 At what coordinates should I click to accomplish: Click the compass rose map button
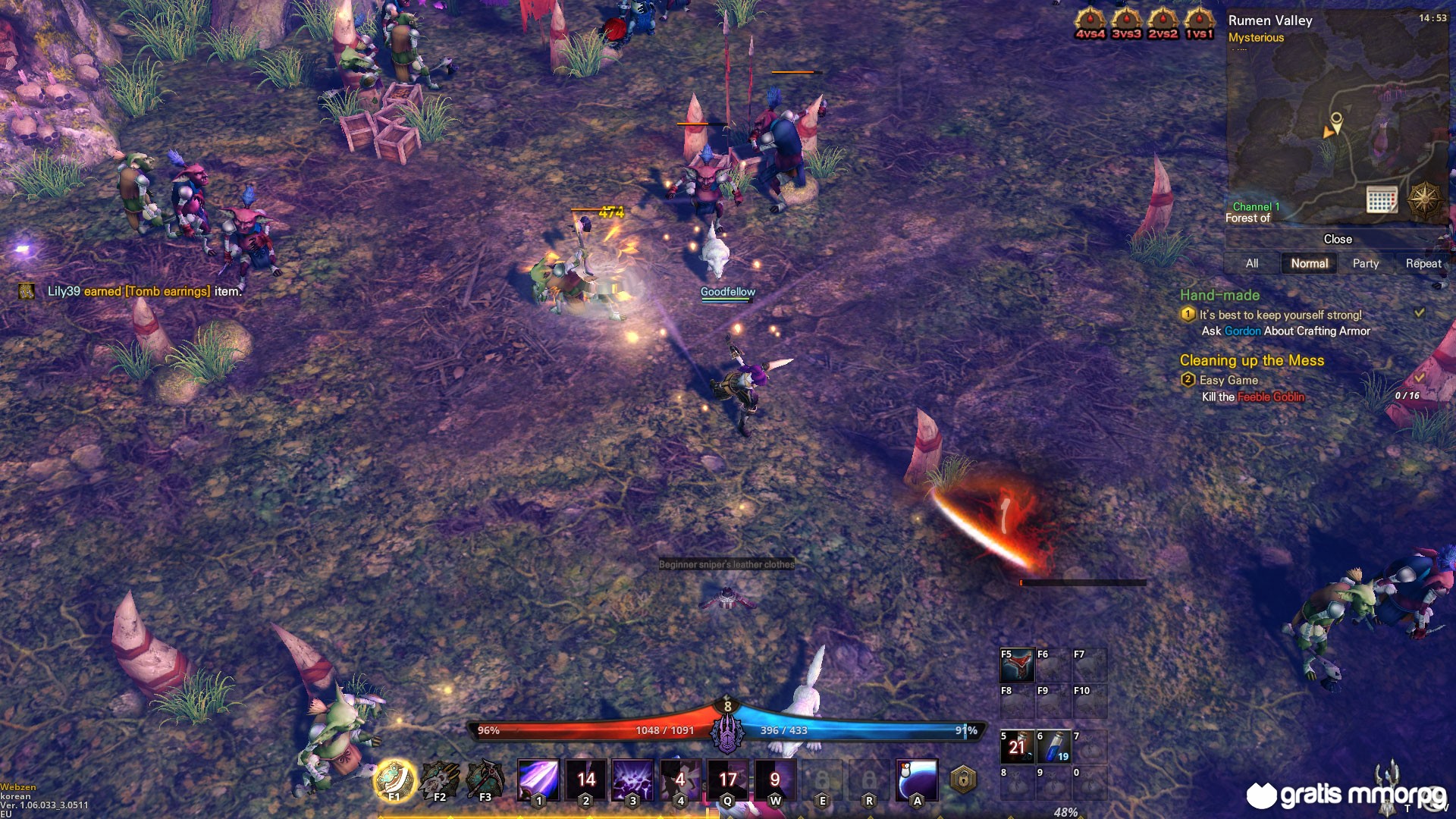(1424, 199)
